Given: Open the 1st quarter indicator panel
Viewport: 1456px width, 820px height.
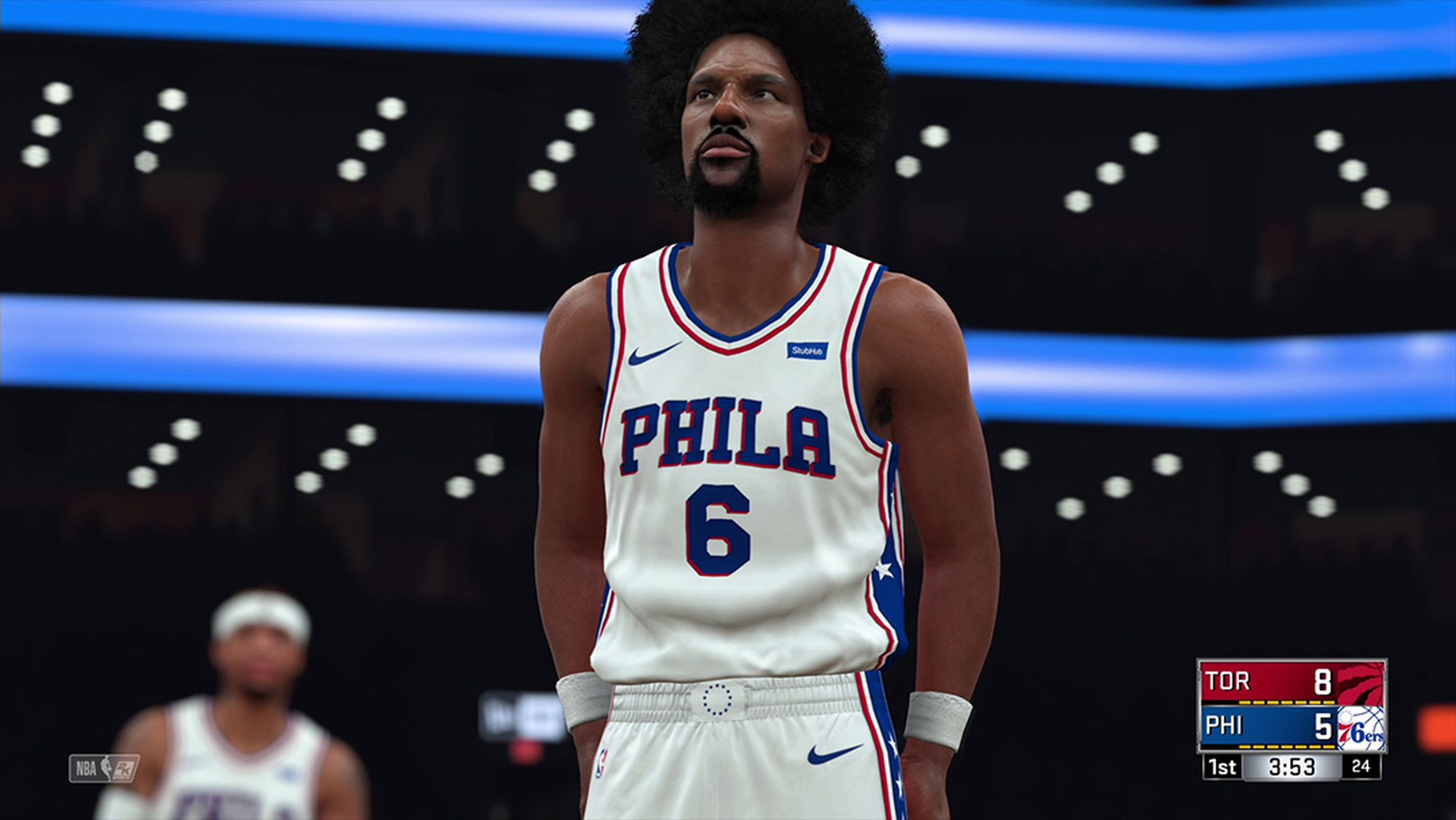Looking at the screenshot, I should point(1222,767).
